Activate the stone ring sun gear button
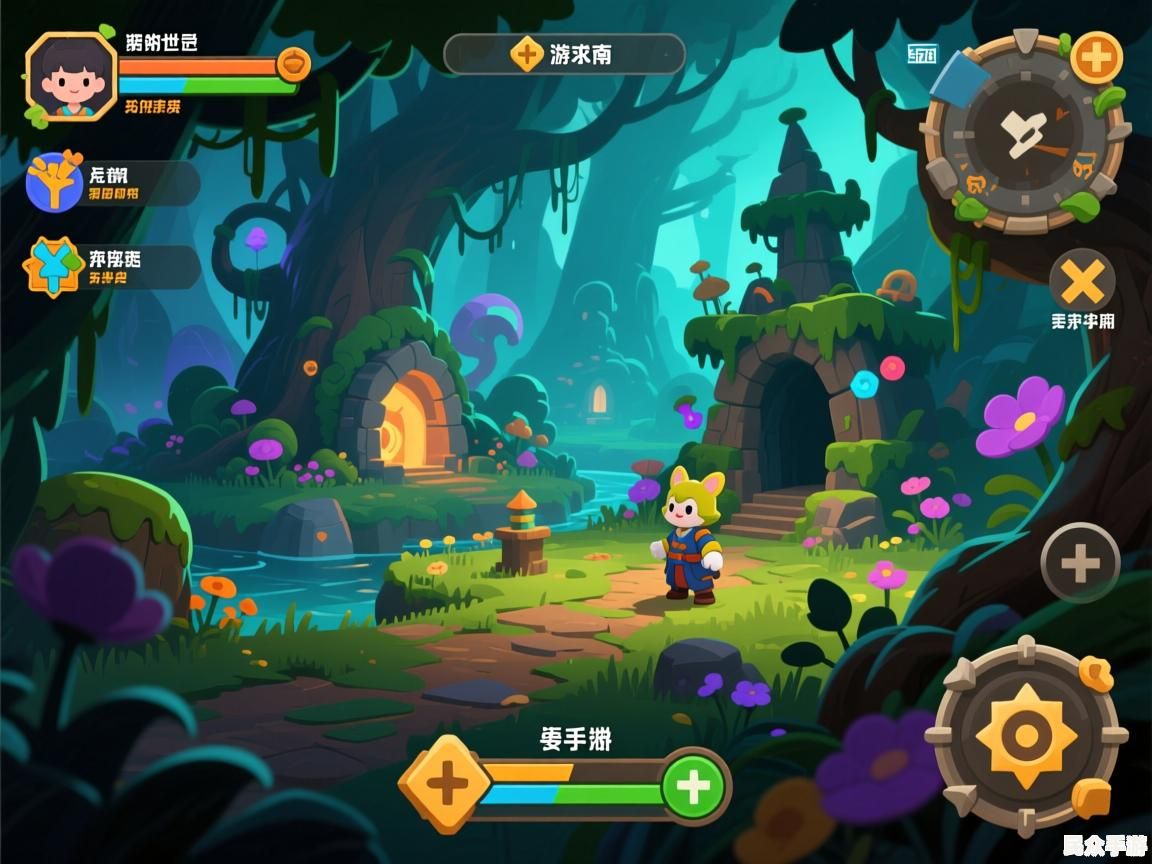 (1026, 737)
